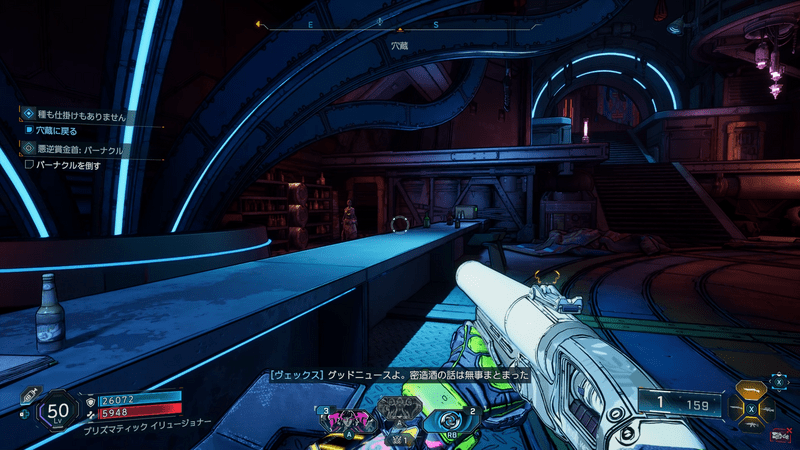Tick the バーナクルを倒す objective checkbox
The height and width of the screenshot is (450, 800).
pos(30,164)
